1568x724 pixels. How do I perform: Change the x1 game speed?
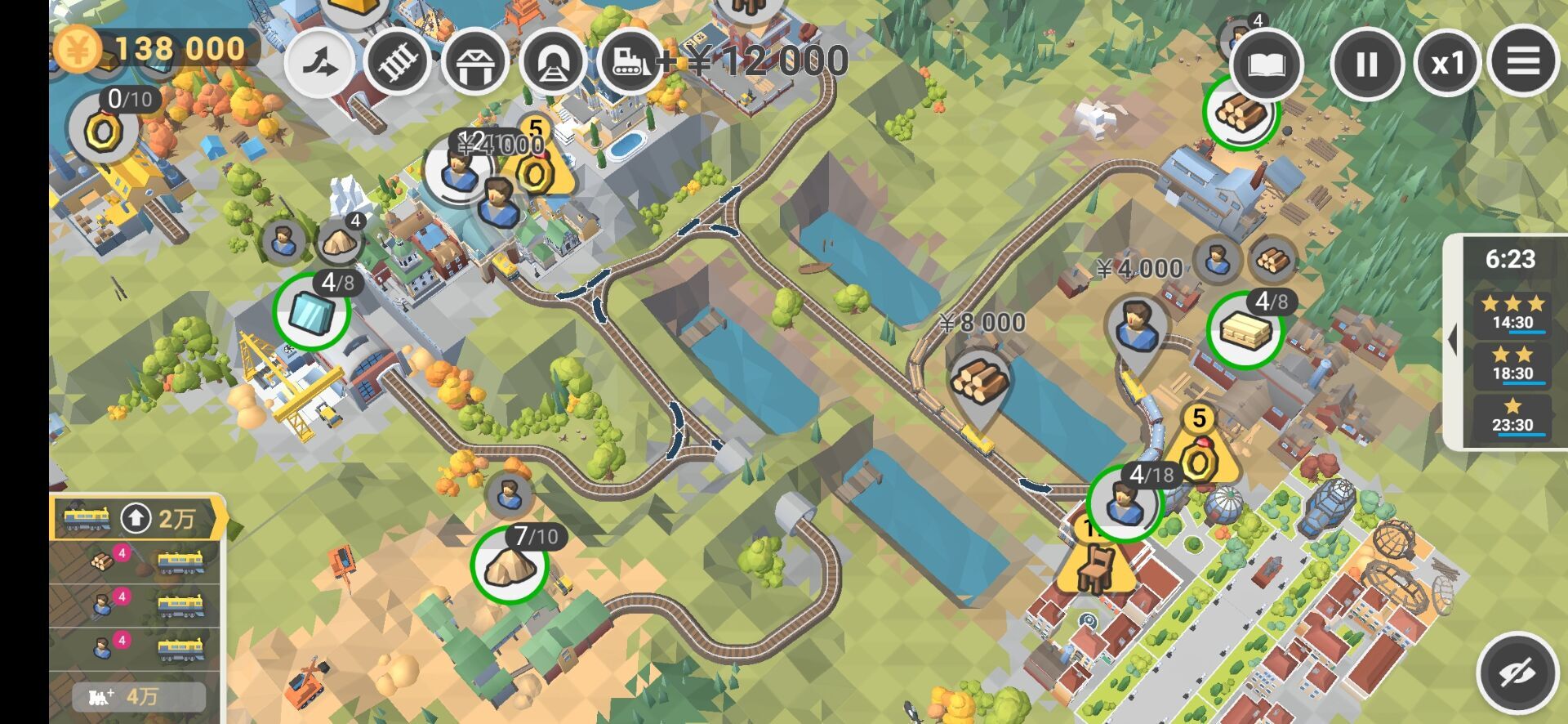[x=1446, y=64]
